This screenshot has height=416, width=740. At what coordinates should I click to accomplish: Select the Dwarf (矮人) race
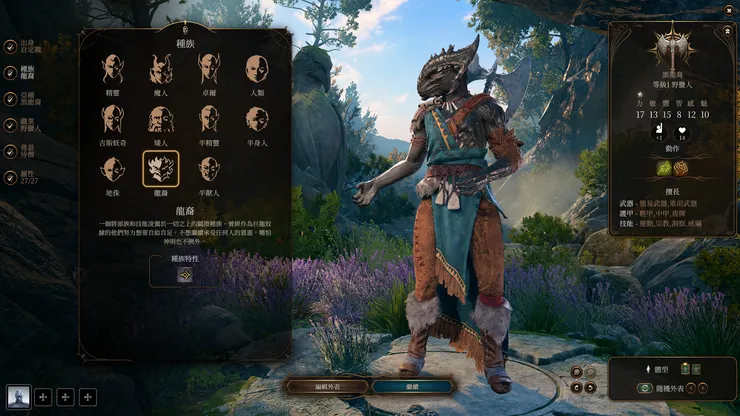161,119
